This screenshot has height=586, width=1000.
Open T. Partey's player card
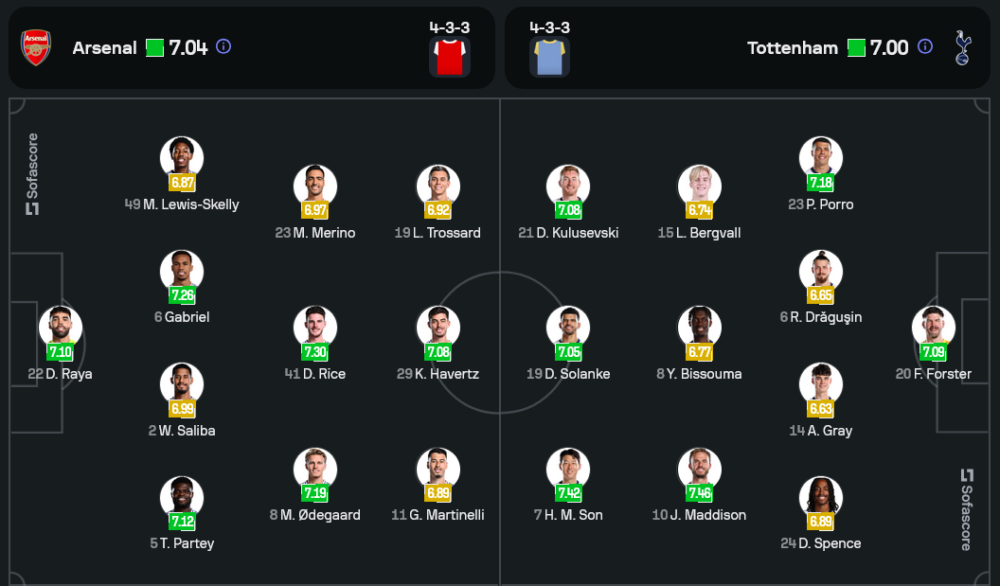[182, 498]
